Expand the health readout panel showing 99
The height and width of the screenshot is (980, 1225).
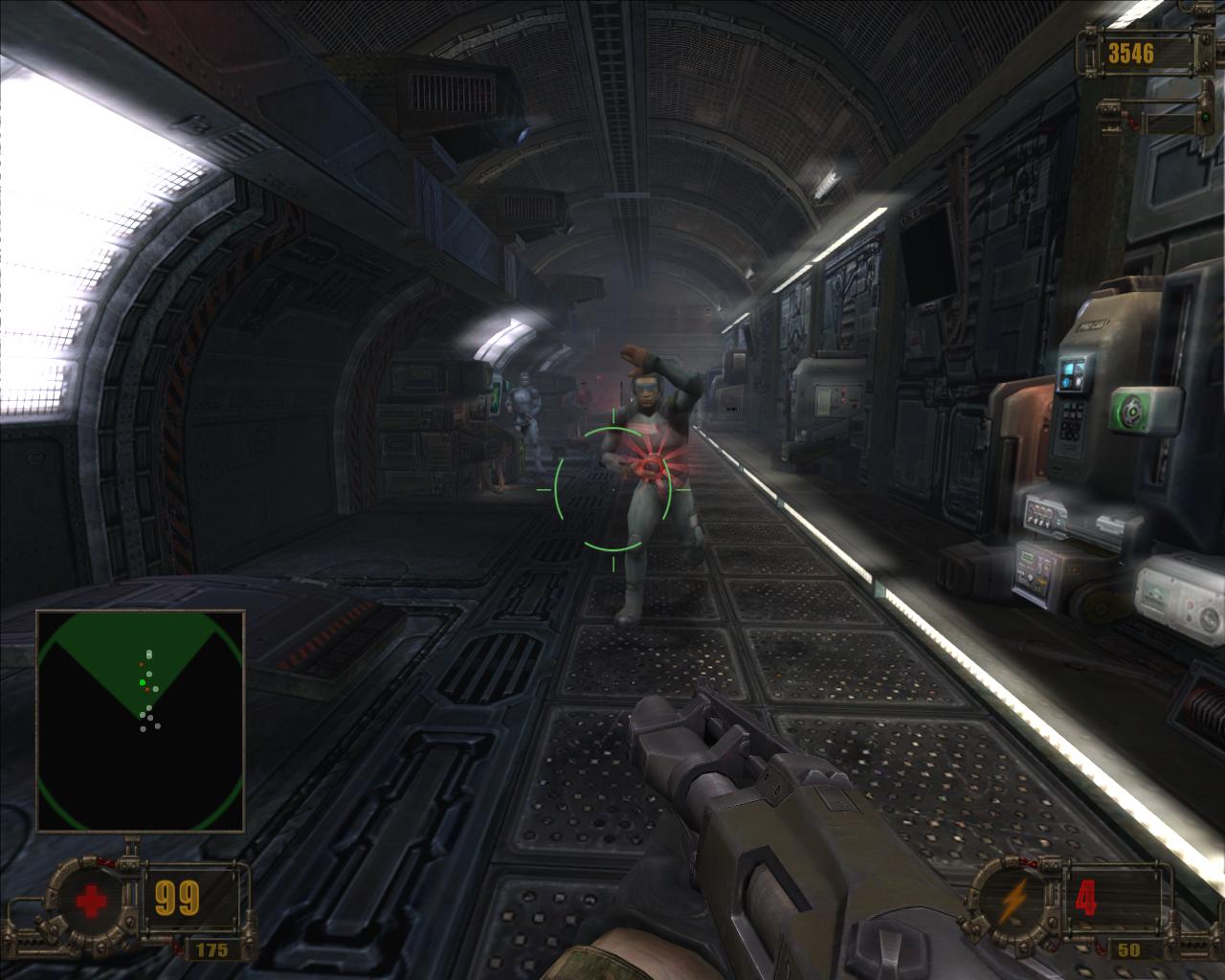click(178, 897)
